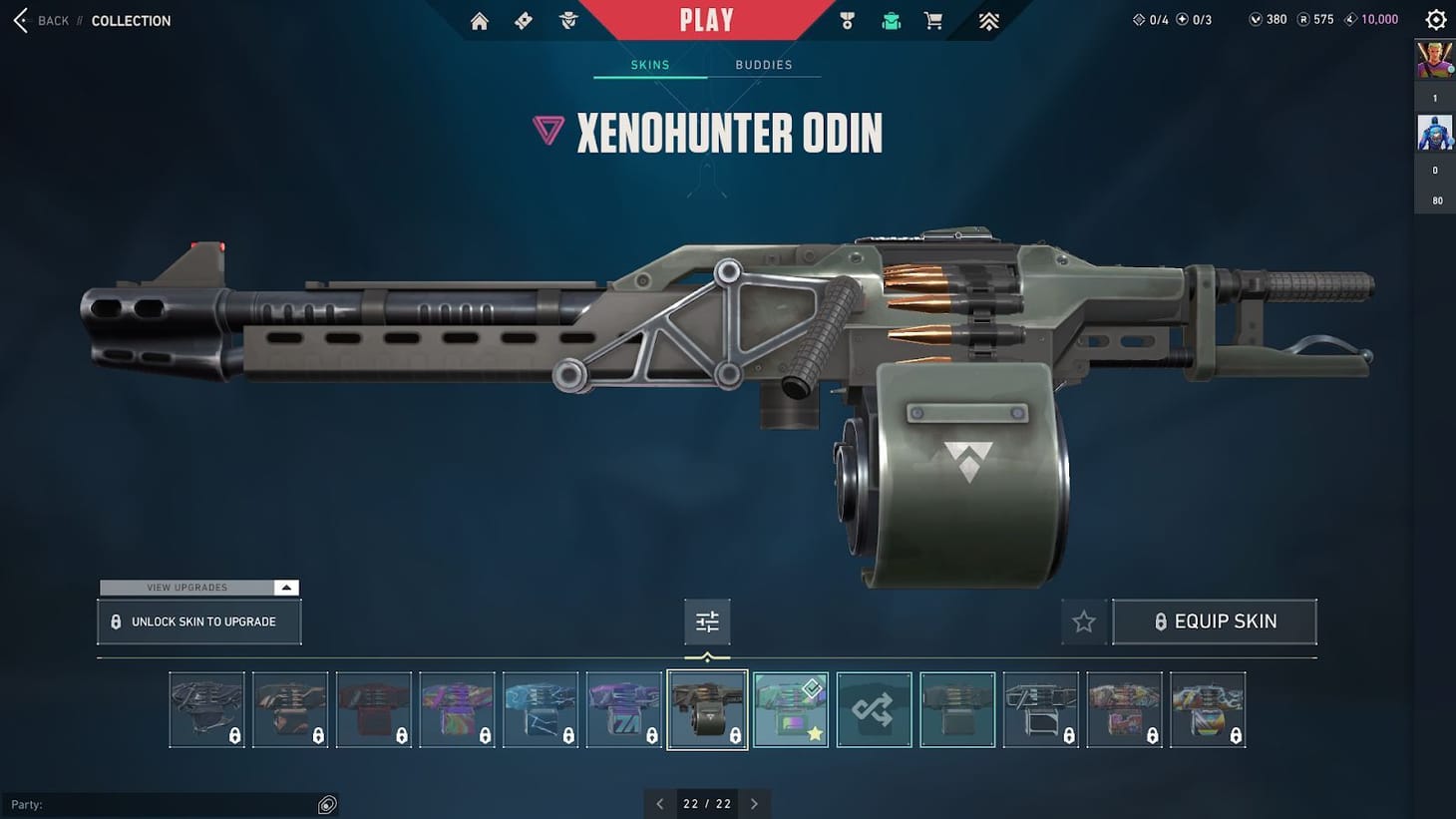Open the Settings gear icon

[x=1435, y=19]
